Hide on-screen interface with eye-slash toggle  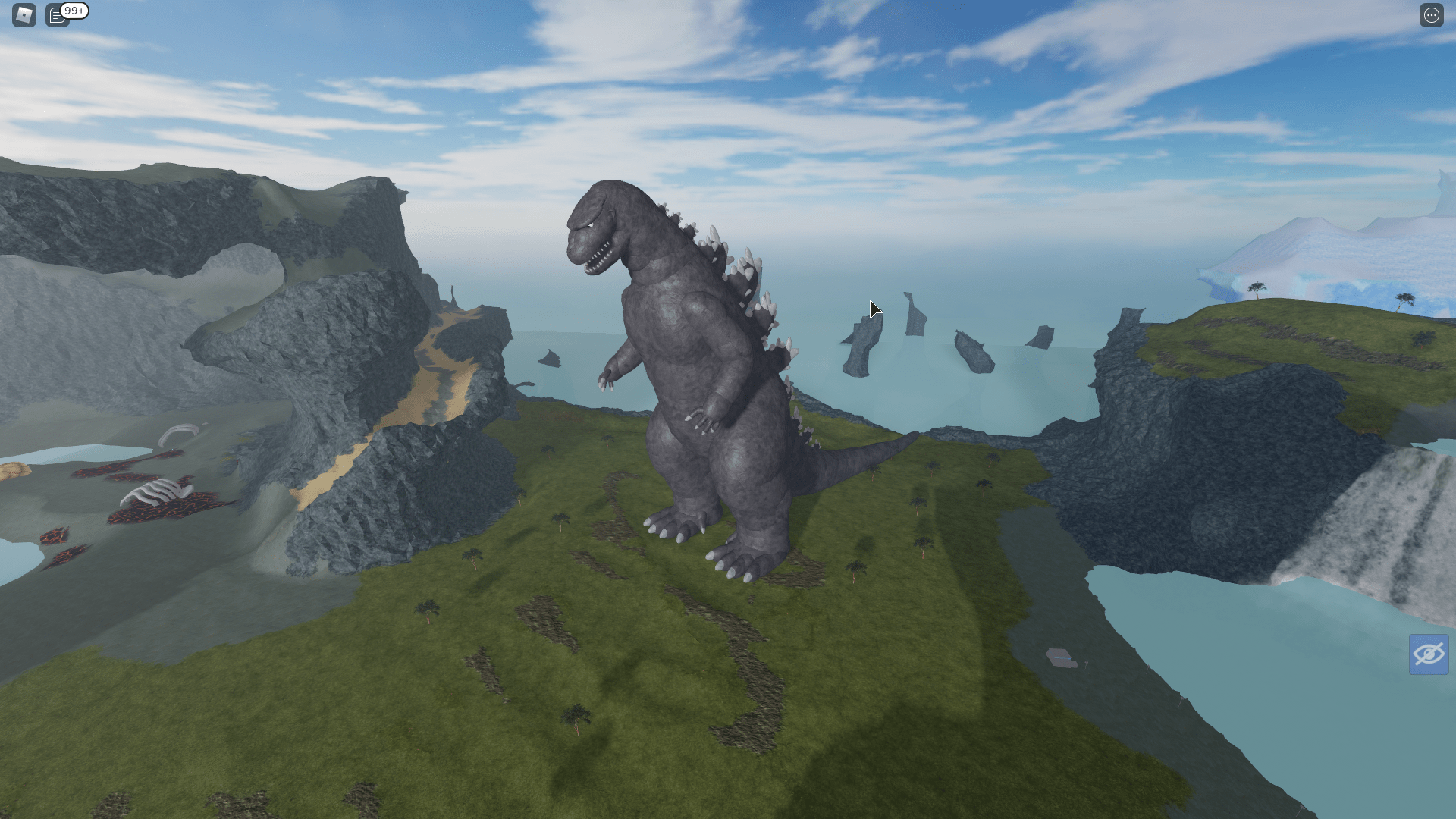coord(1429,654)
